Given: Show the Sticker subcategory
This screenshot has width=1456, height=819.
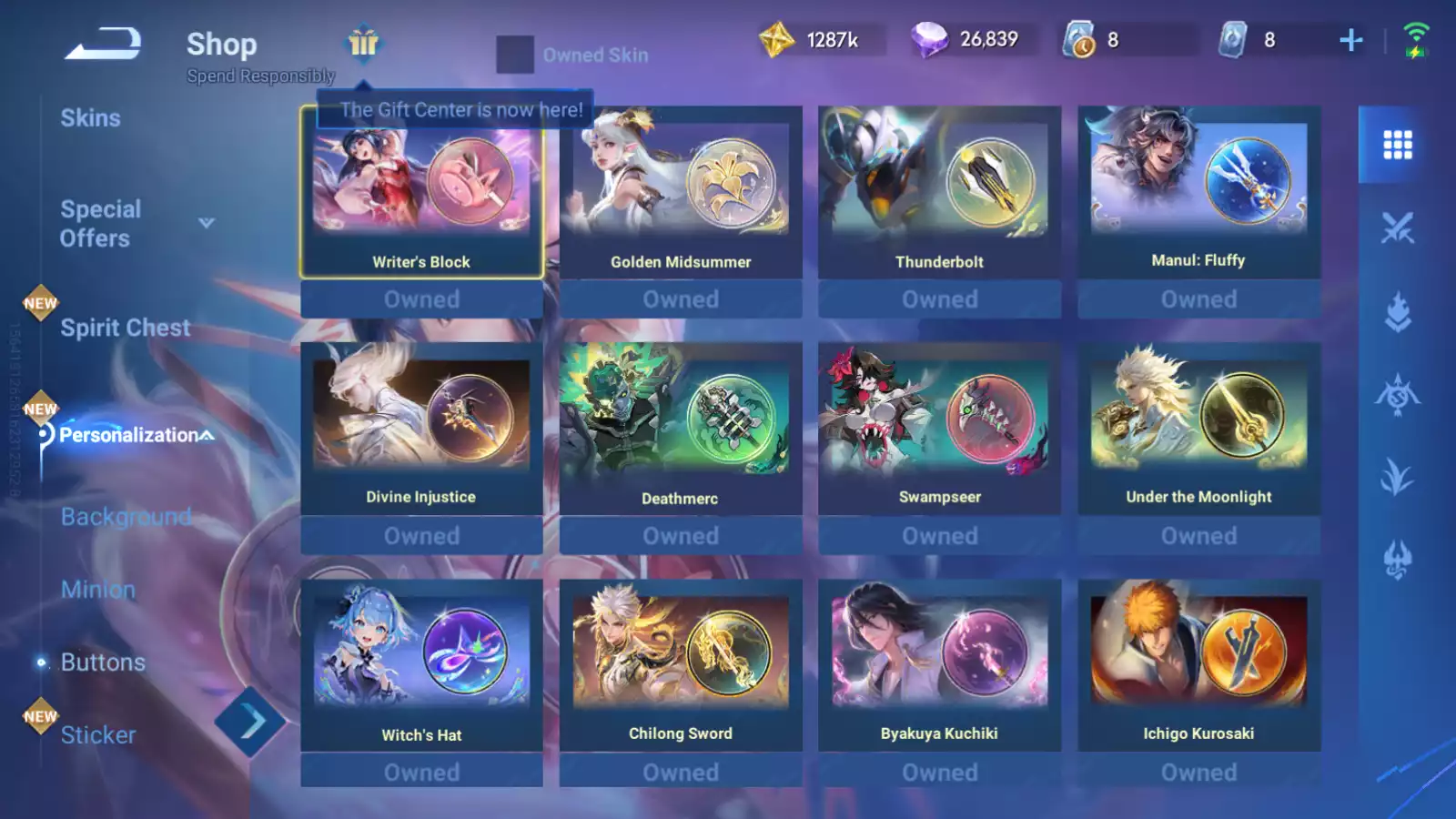Looking at the screenshot, I should click(97, 735).
